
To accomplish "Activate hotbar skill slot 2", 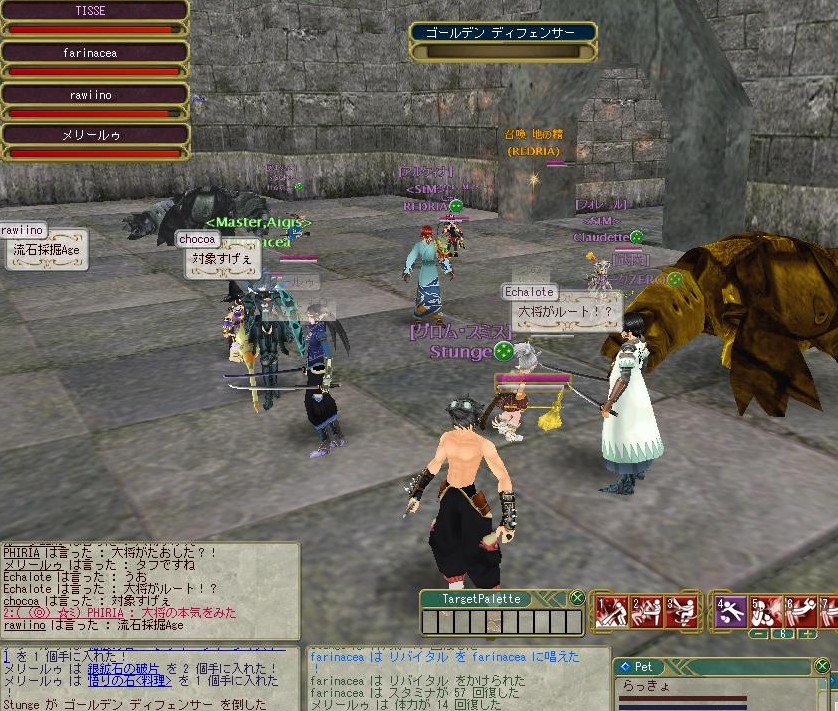I will (647, 612).
